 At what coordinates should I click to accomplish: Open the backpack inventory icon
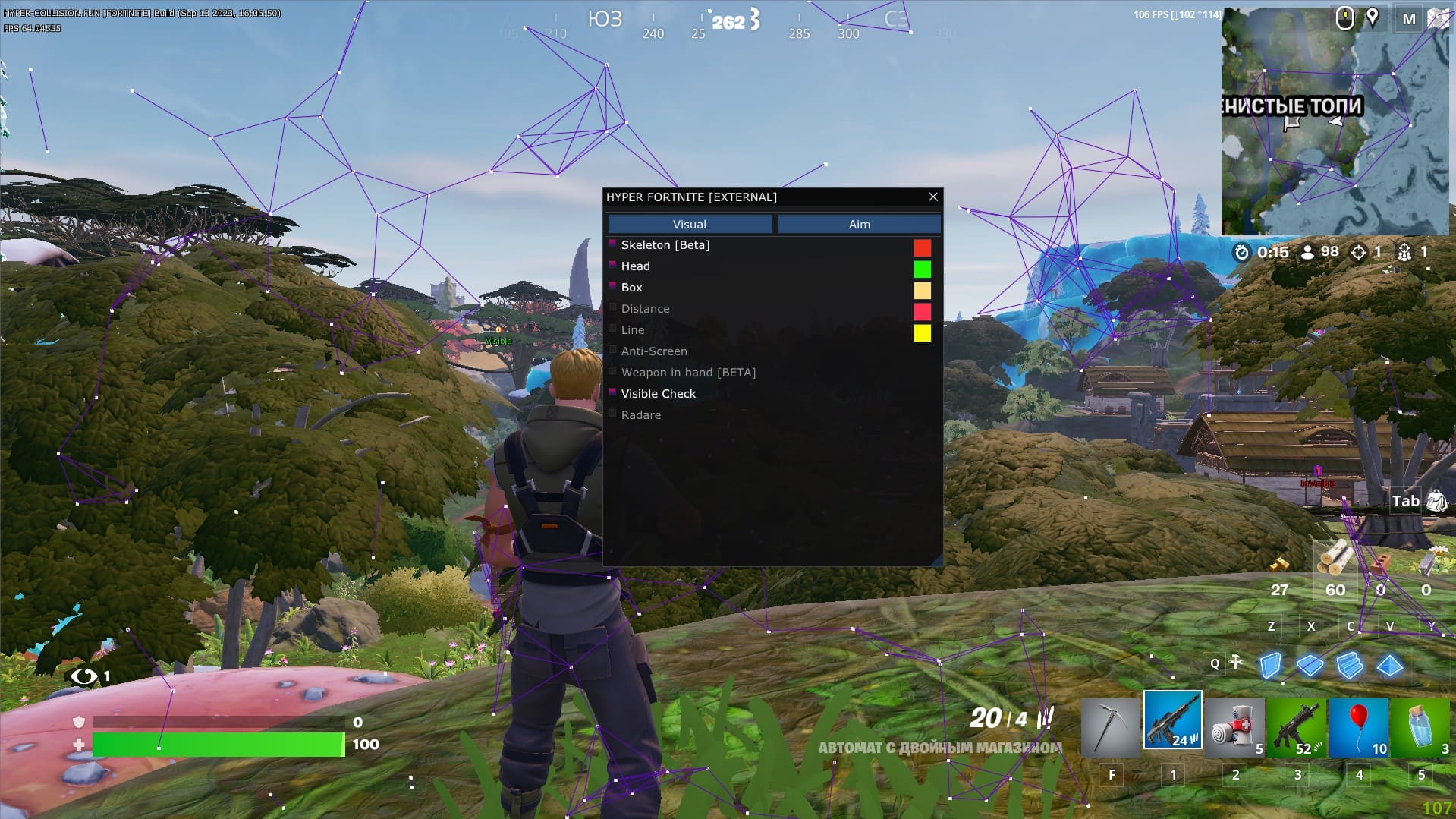[x=1436, y=500]
